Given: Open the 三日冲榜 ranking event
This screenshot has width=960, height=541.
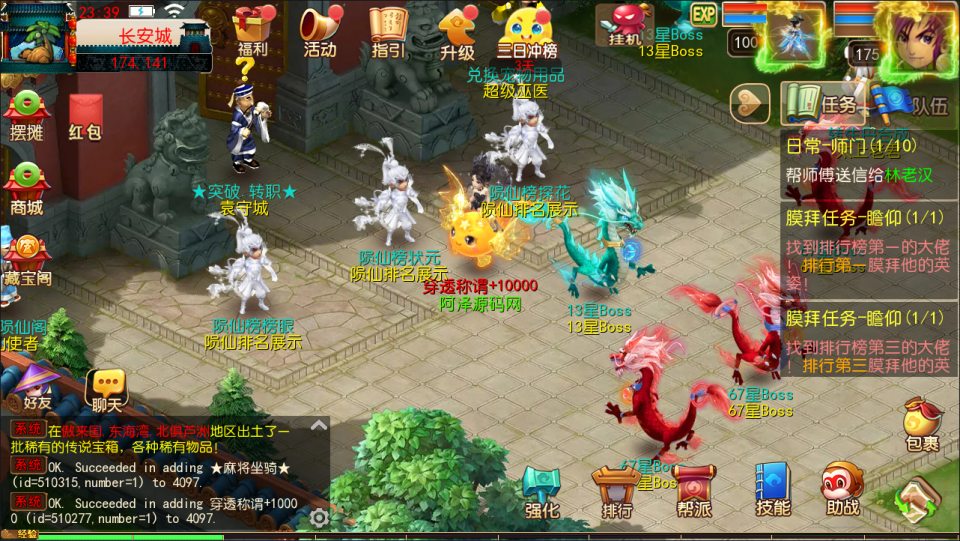Looking at the screenshot, I should [527, 31].
